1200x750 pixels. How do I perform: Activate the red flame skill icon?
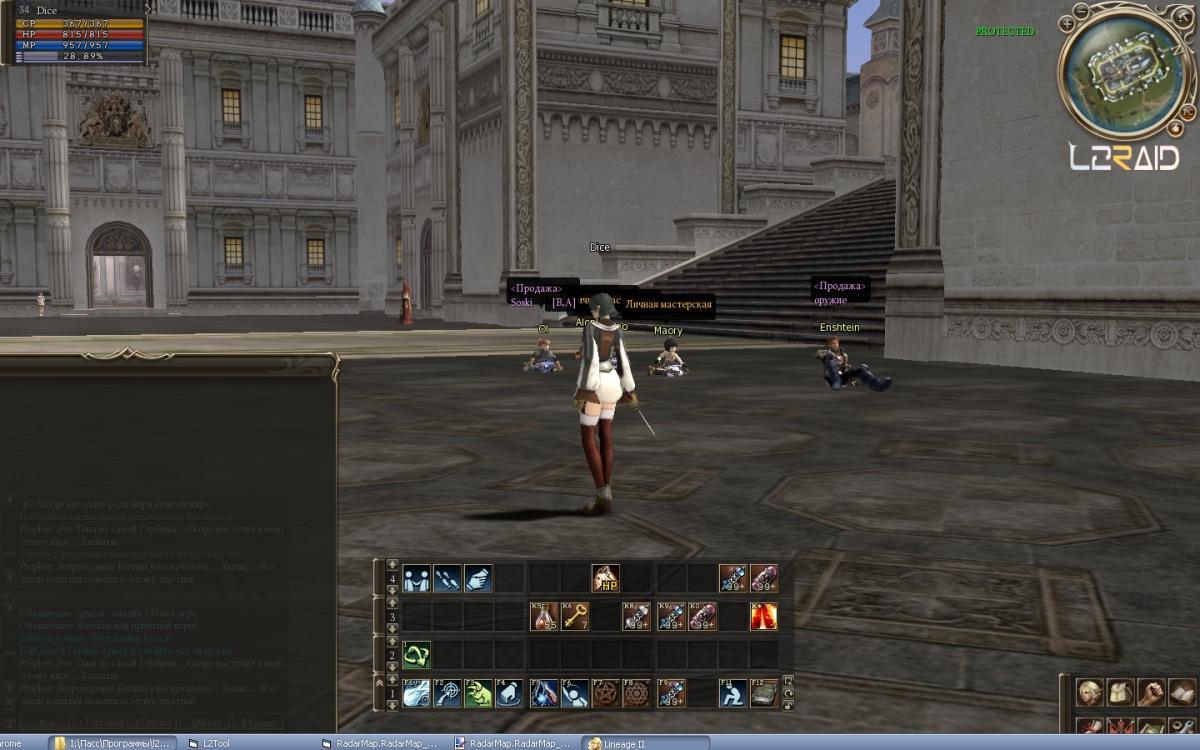pos(764,616)
